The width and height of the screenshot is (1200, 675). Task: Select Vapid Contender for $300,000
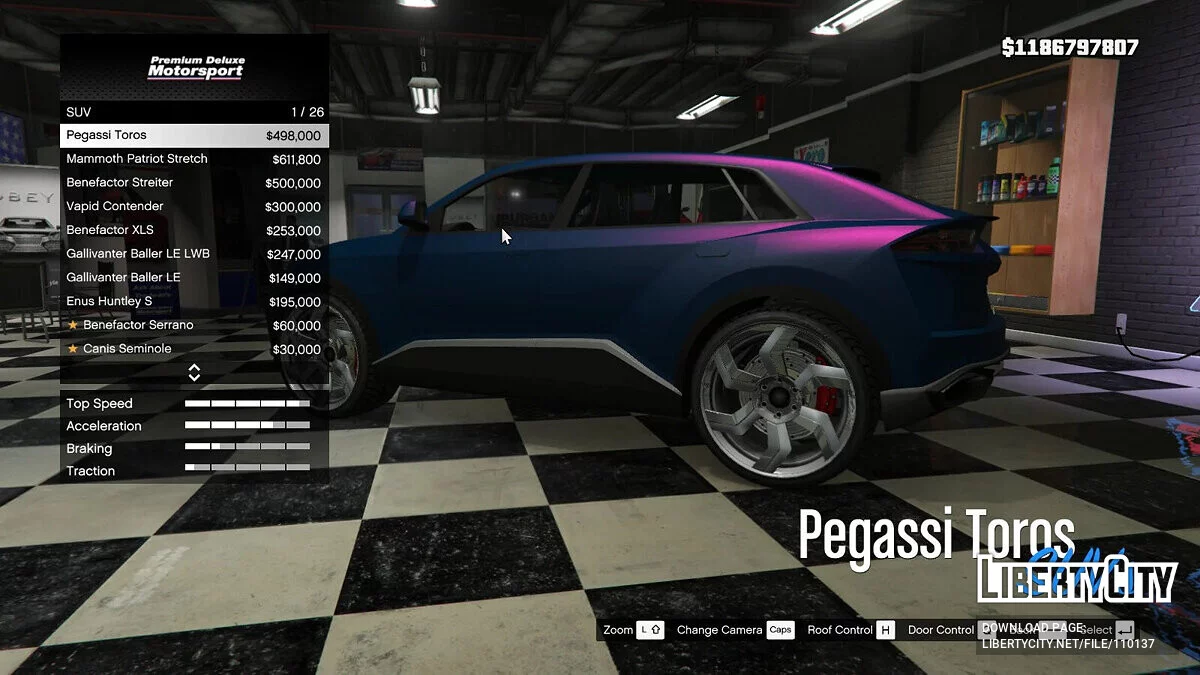[194, 207]
